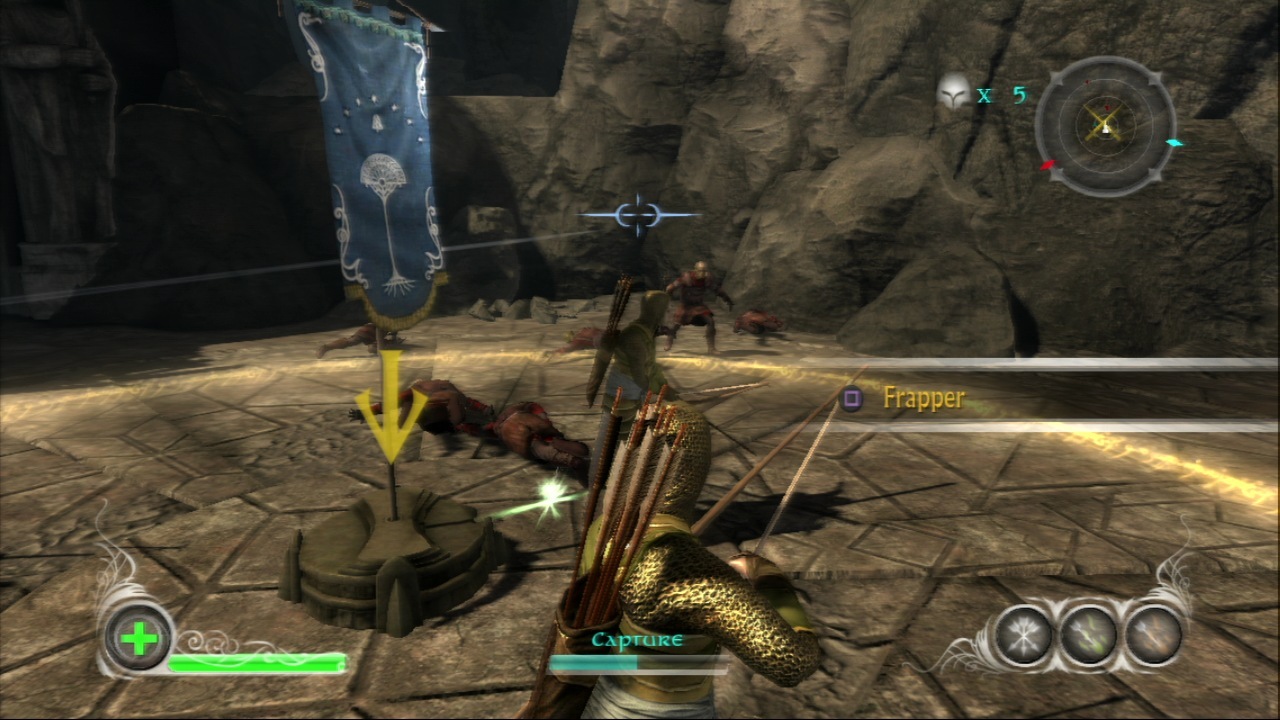Click the helmet lives icon
The height and width of the screenshot is (720, 1280).
pyautogui.click(x=953, y=93)
